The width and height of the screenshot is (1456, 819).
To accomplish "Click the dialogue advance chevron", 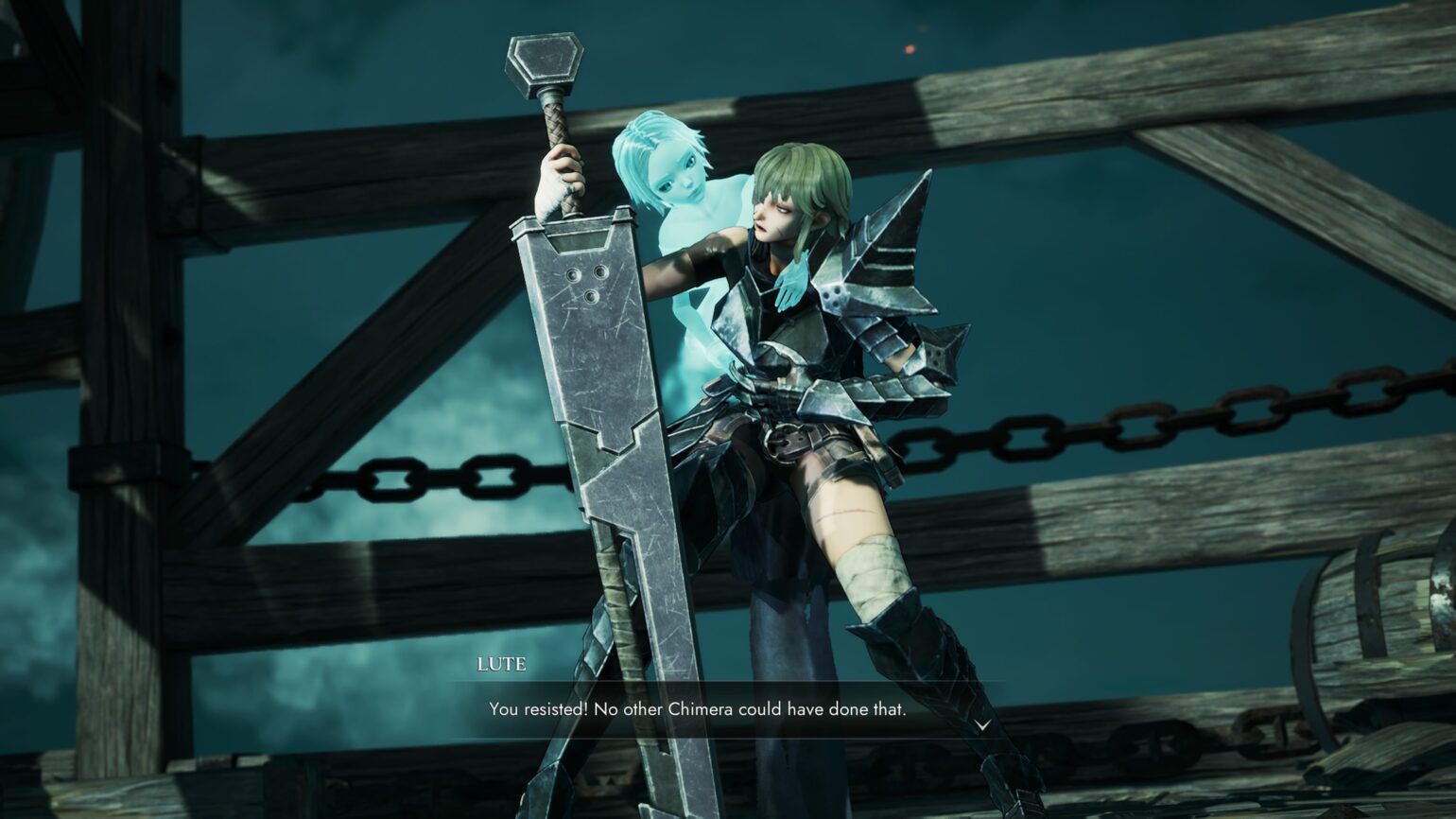I will pyautogui.click(x=983, y=723).
